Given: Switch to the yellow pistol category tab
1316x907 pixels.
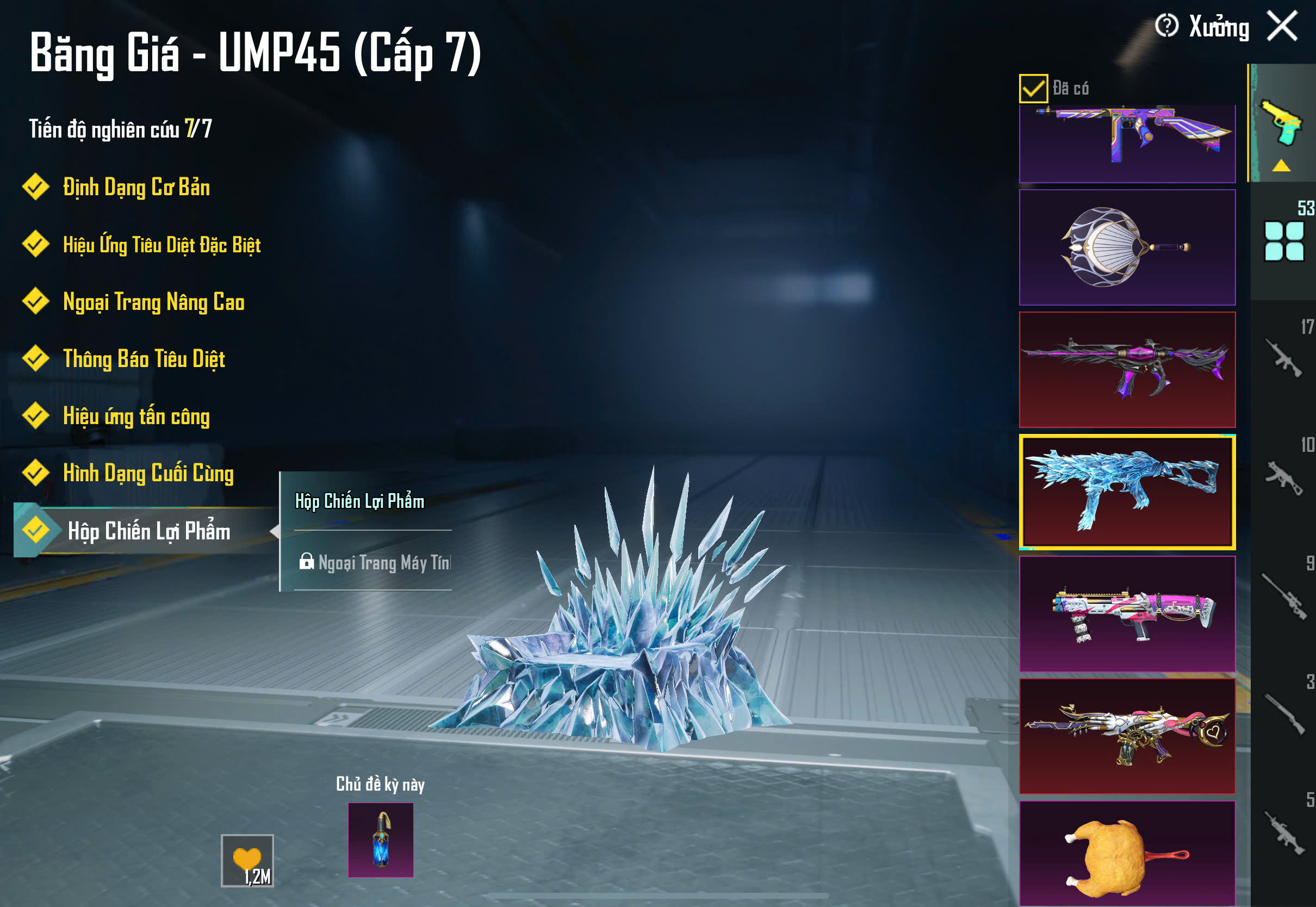Looking at the screenshot, I should coord(1282,124).
